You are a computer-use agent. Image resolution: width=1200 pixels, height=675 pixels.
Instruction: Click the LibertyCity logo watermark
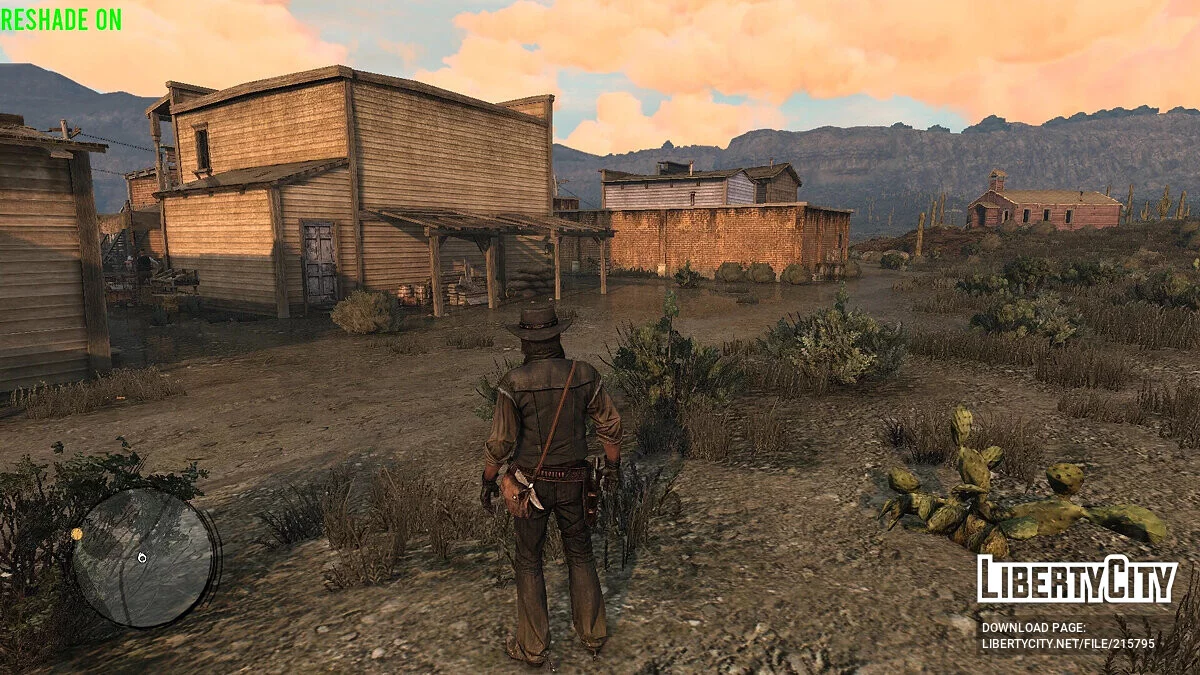(x=1077, y=580)
